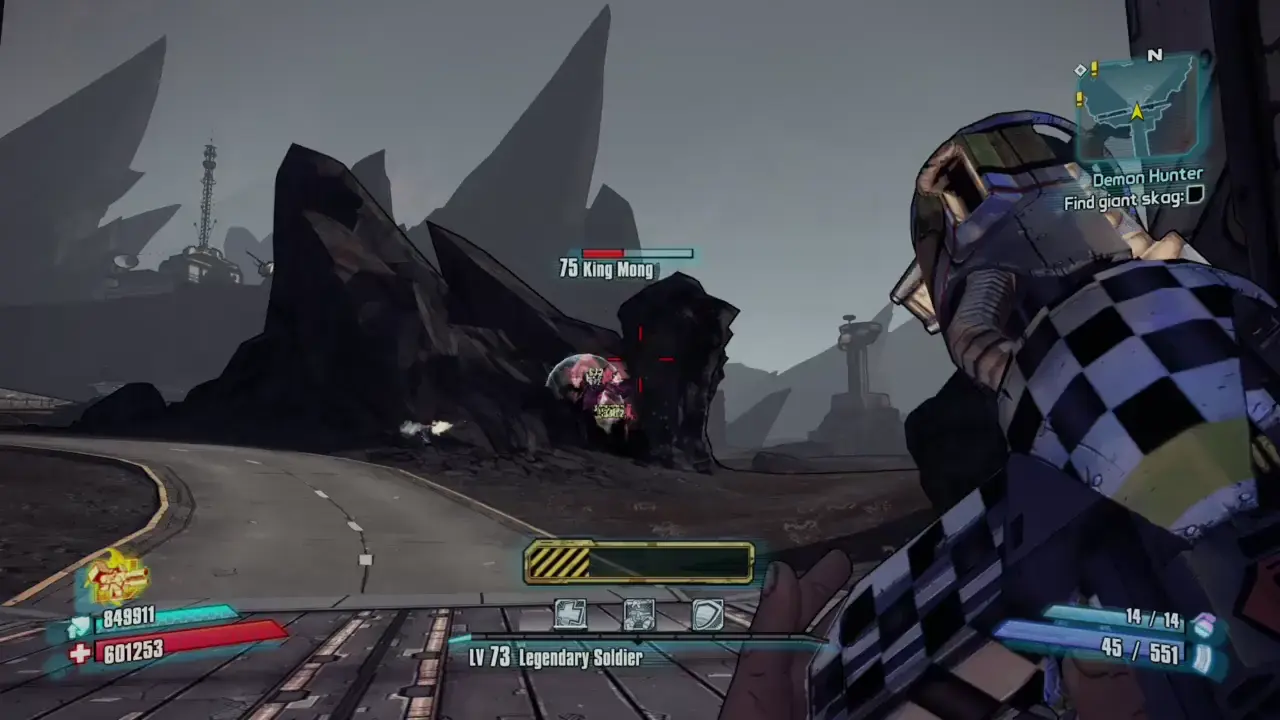The height and width of the screenshot is (720, 1280).
Task: Click the lower exclamation marker left of the minimap
Action: [x=1079, y=99]
